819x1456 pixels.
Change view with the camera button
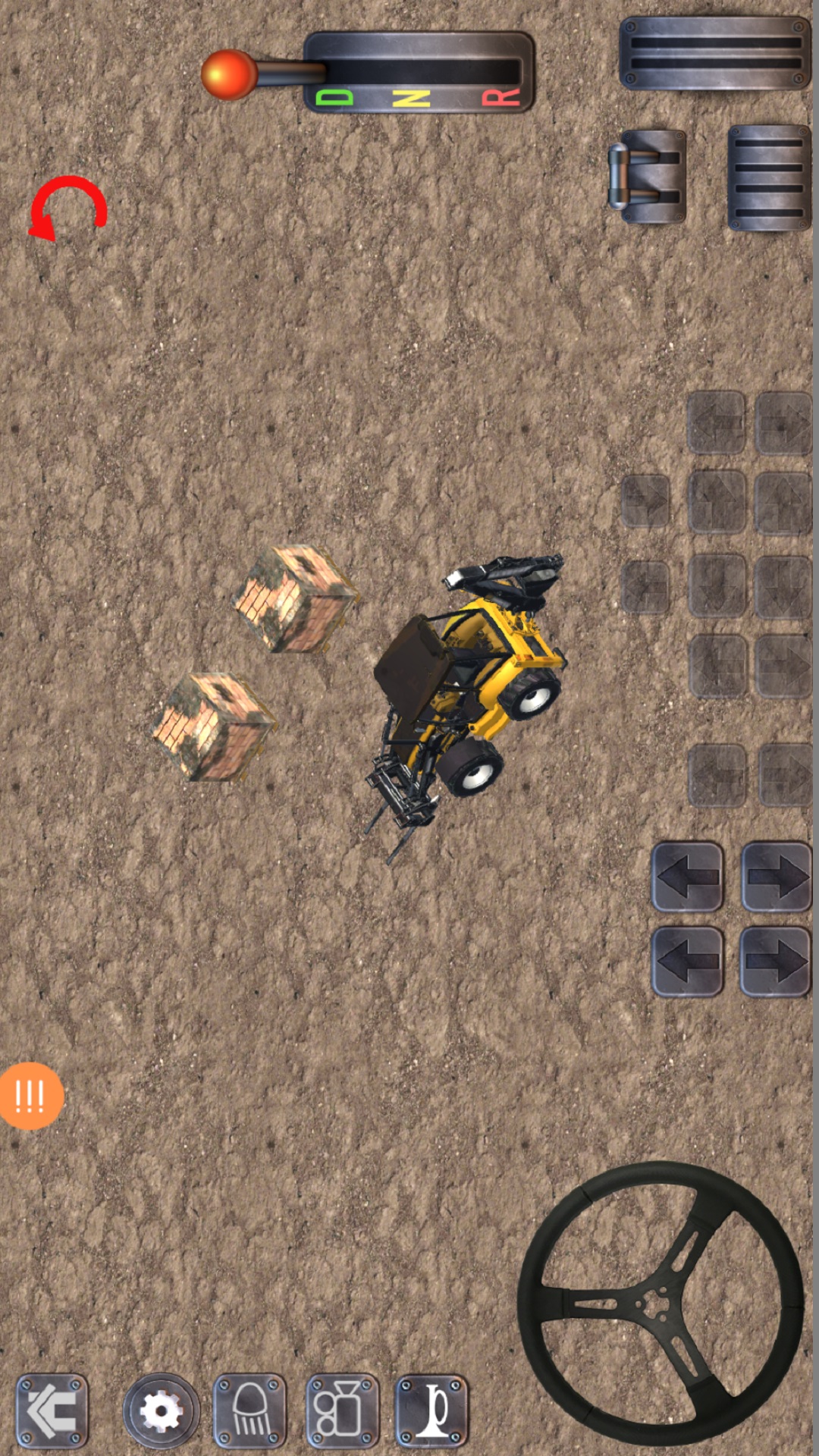[x=342, y=1410]
